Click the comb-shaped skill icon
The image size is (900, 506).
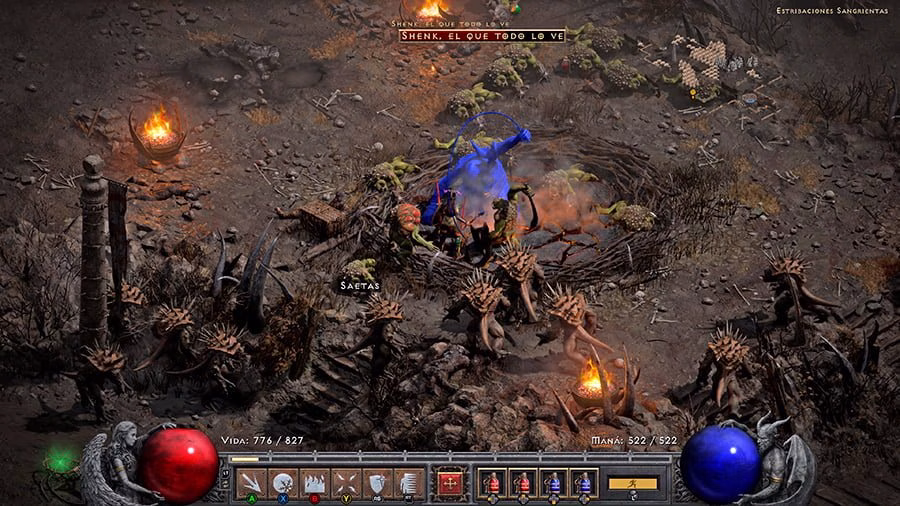407,483
